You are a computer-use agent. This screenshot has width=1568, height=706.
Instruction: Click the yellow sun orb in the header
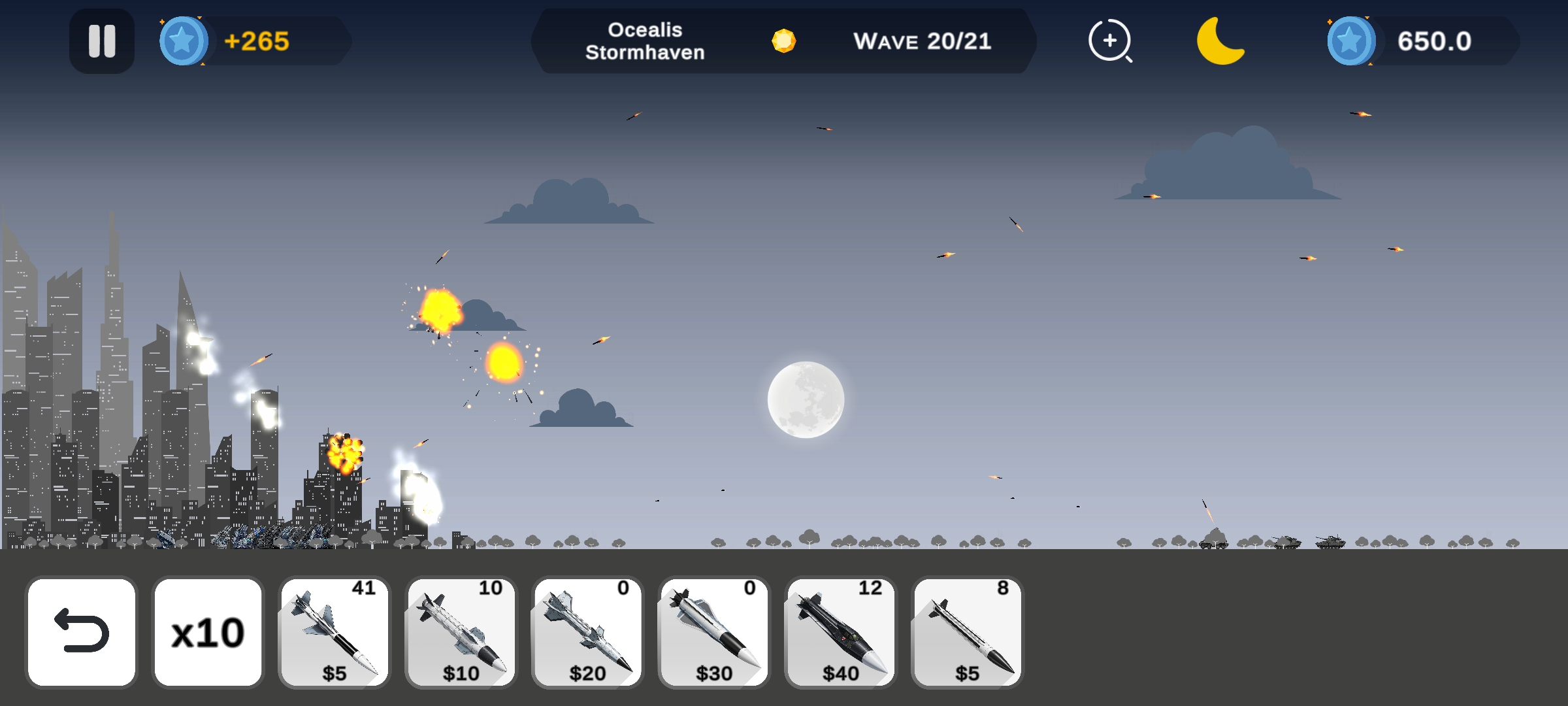point(784,41)
